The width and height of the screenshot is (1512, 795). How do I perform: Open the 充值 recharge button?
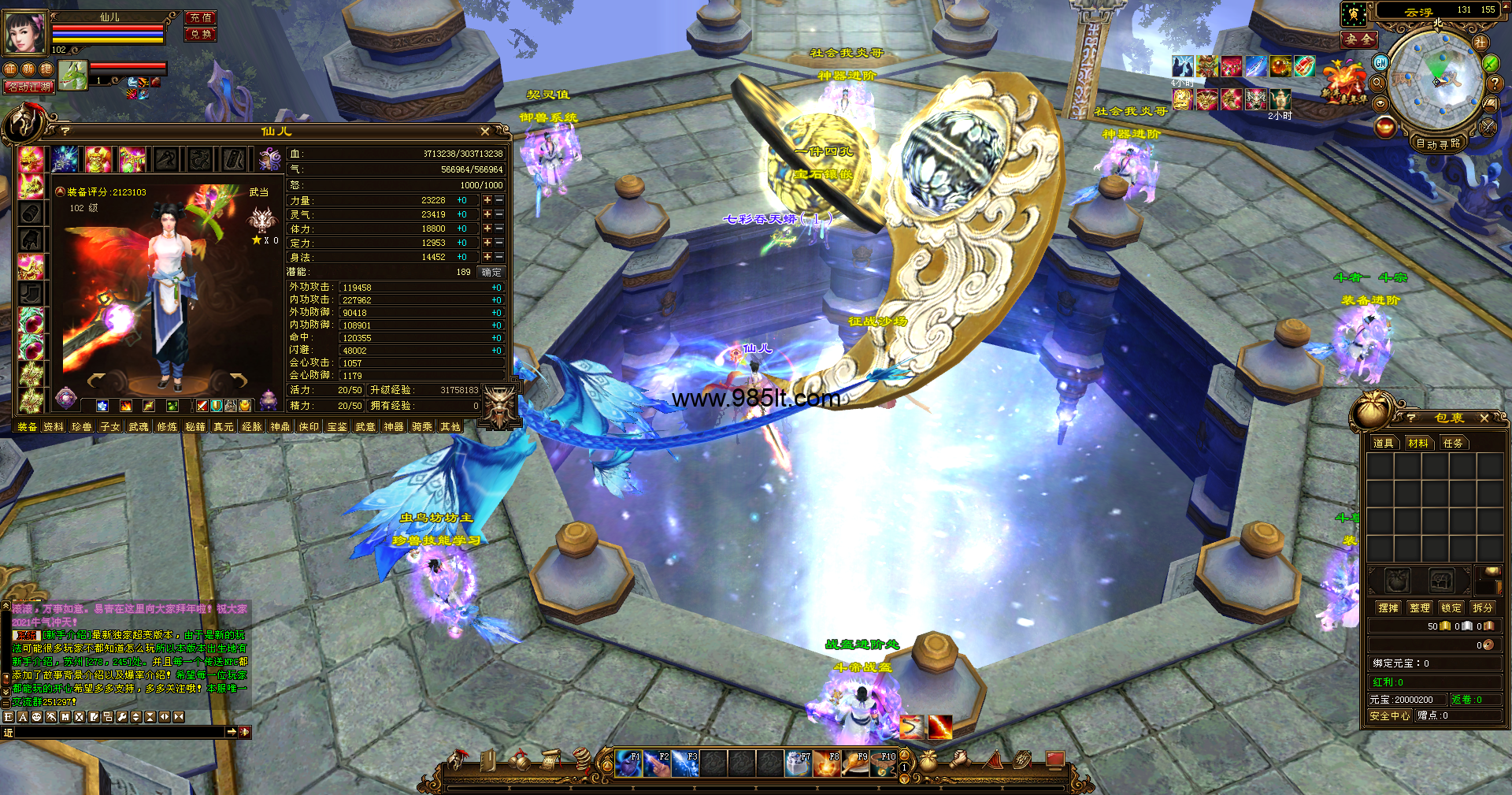click(200, 17)
